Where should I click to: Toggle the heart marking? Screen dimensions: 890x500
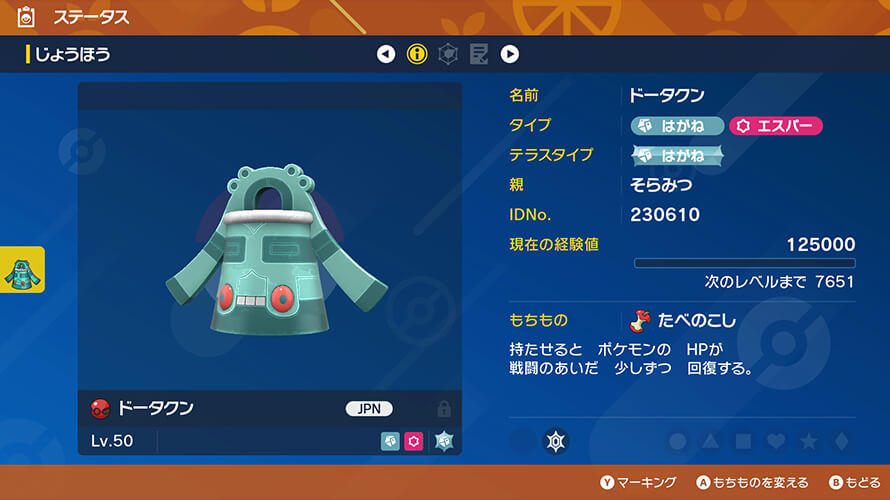pyautogui.click(x=776, y=440)
